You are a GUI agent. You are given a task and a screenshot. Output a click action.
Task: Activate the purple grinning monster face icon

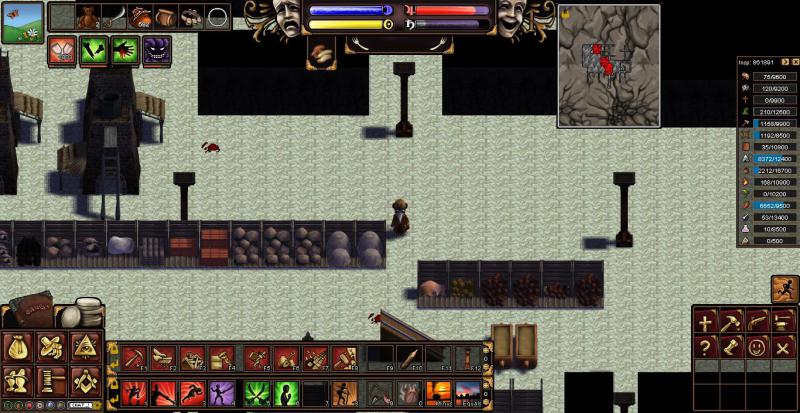tap(156, 51)
